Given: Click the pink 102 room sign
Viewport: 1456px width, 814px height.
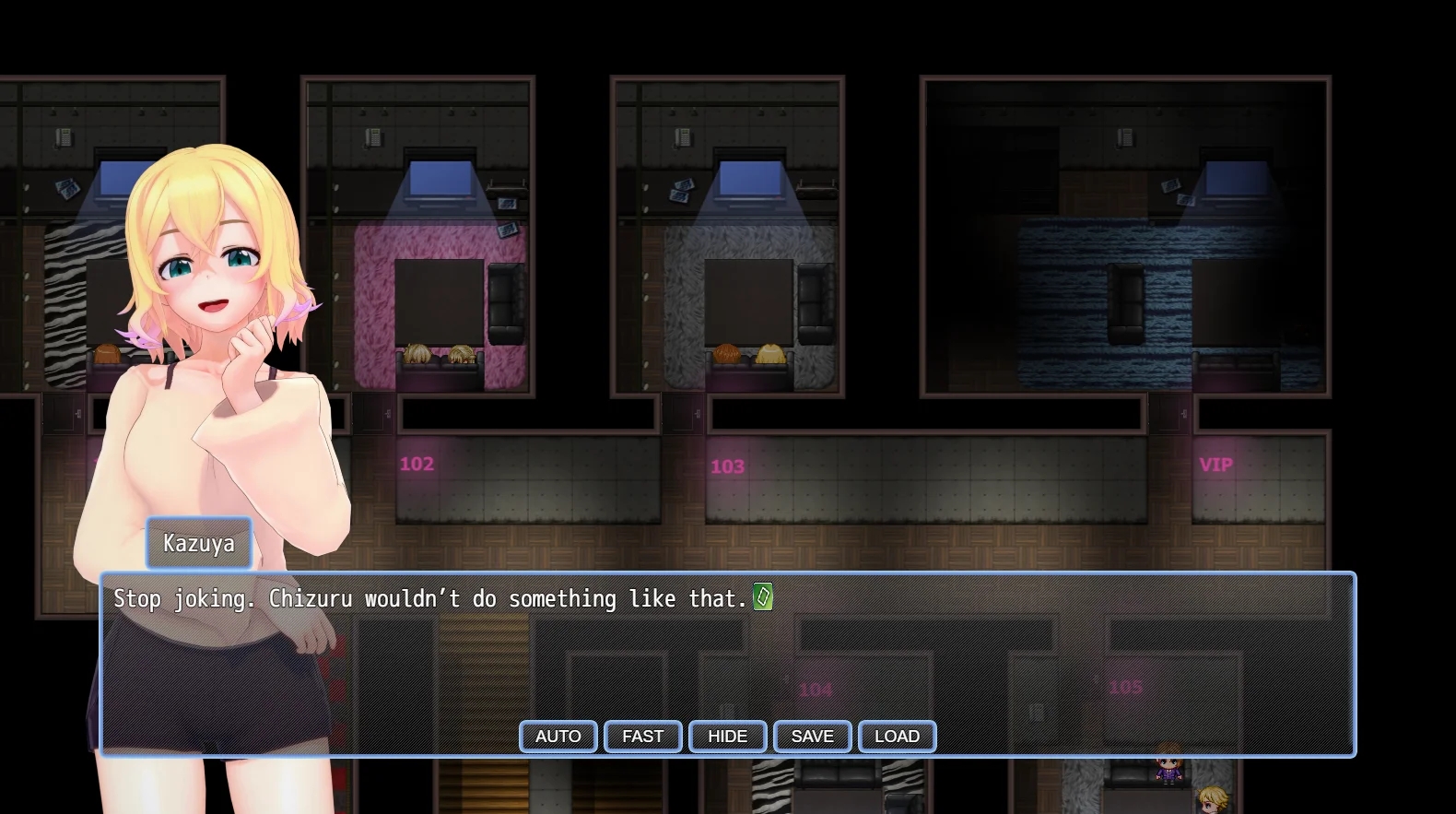Looking at the screenshot, I should tap(417, 464).
